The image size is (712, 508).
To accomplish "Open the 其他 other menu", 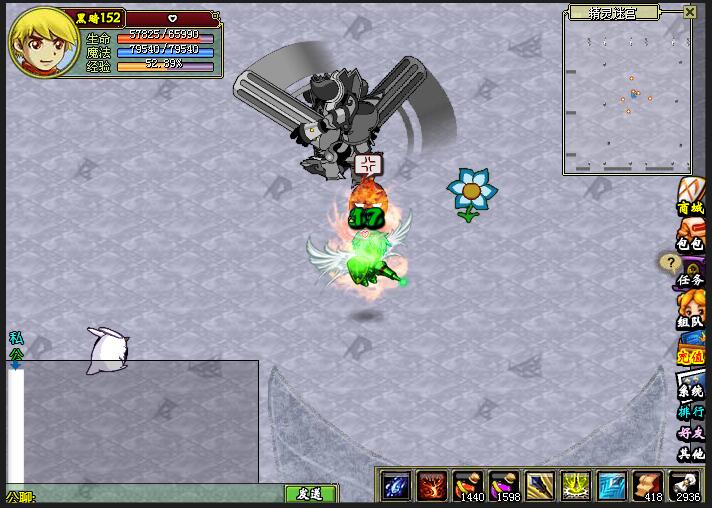I will pos(691,454).
